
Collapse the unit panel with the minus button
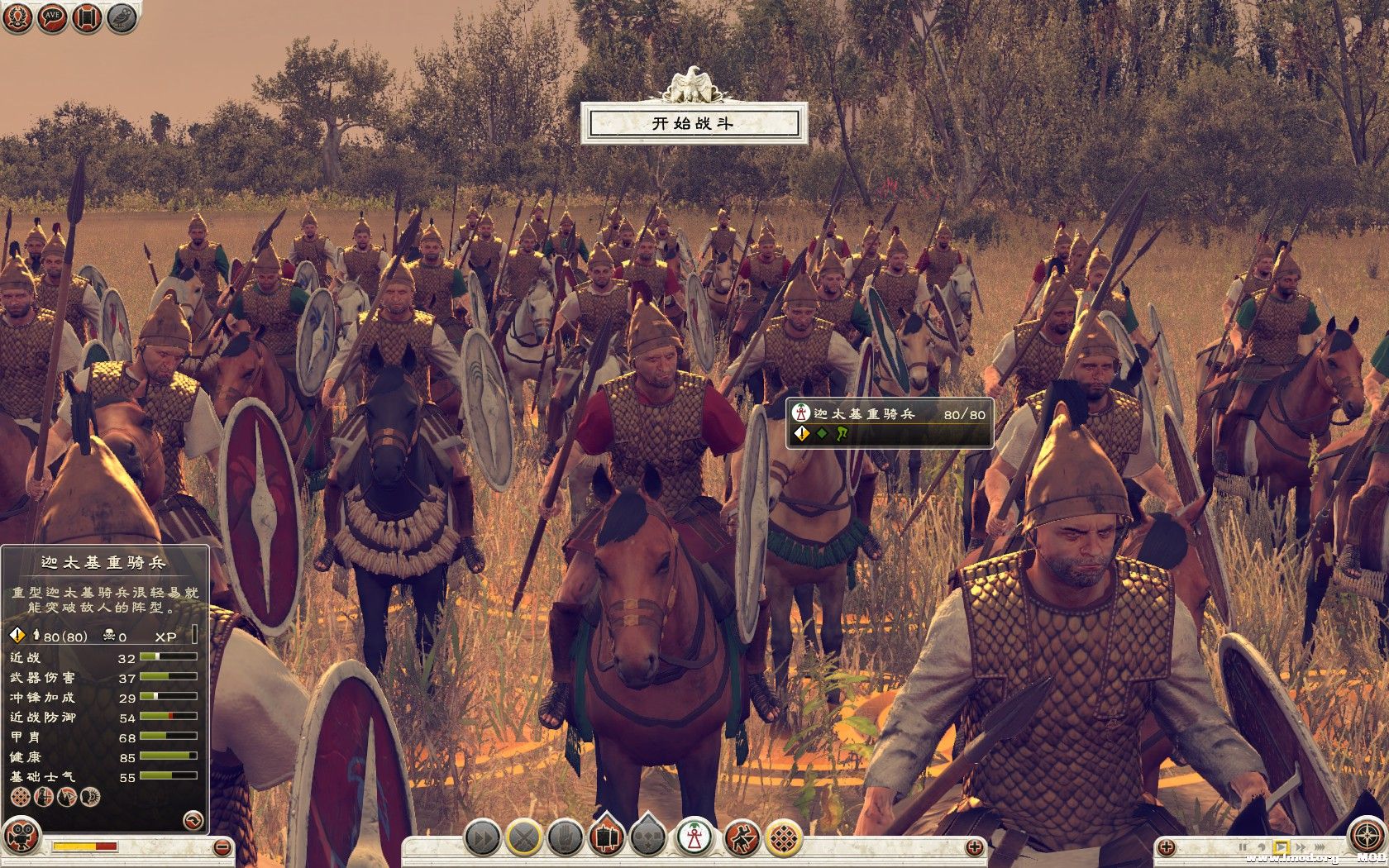tap(222, 847)
